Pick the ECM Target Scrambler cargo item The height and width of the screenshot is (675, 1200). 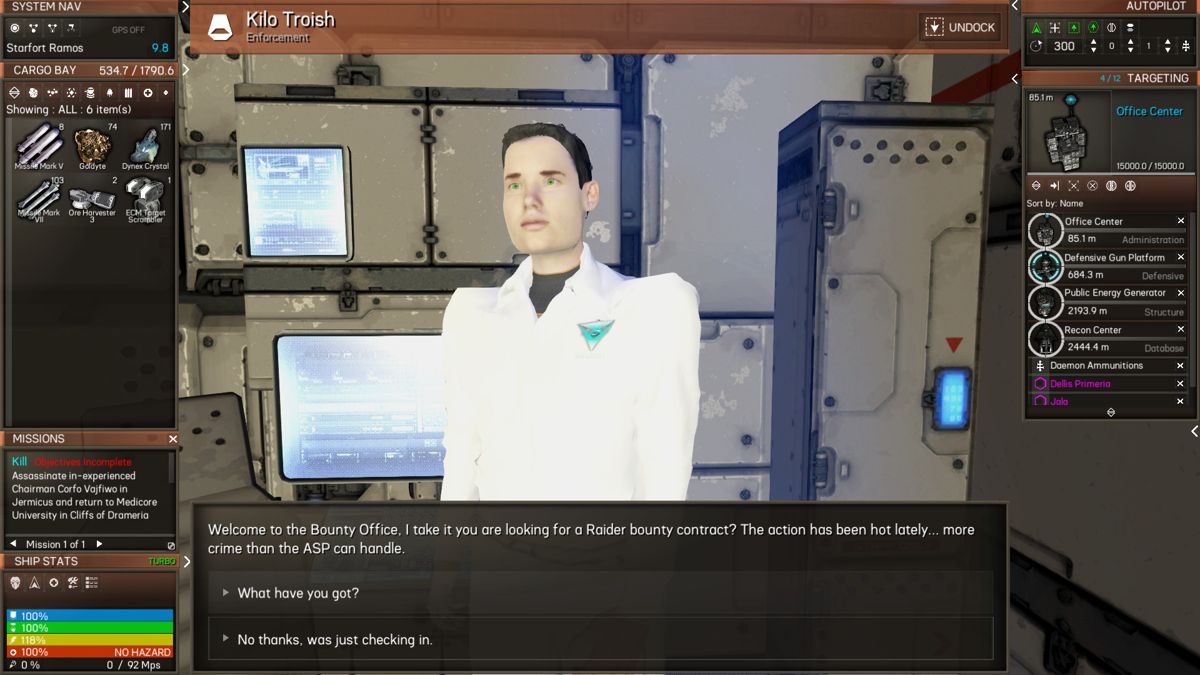point(146,199)
